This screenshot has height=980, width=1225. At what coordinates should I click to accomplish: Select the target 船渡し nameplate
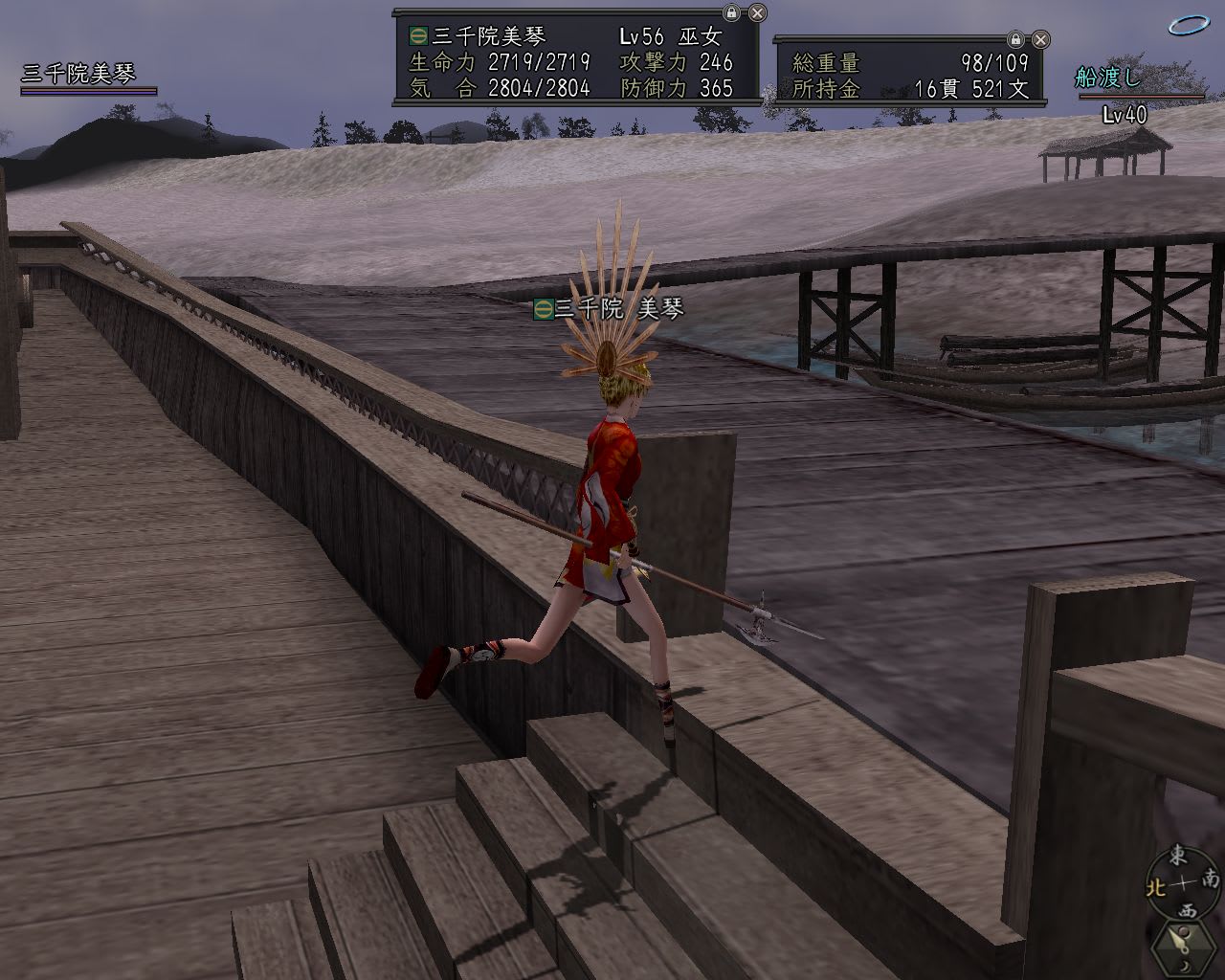(1108, 78)
